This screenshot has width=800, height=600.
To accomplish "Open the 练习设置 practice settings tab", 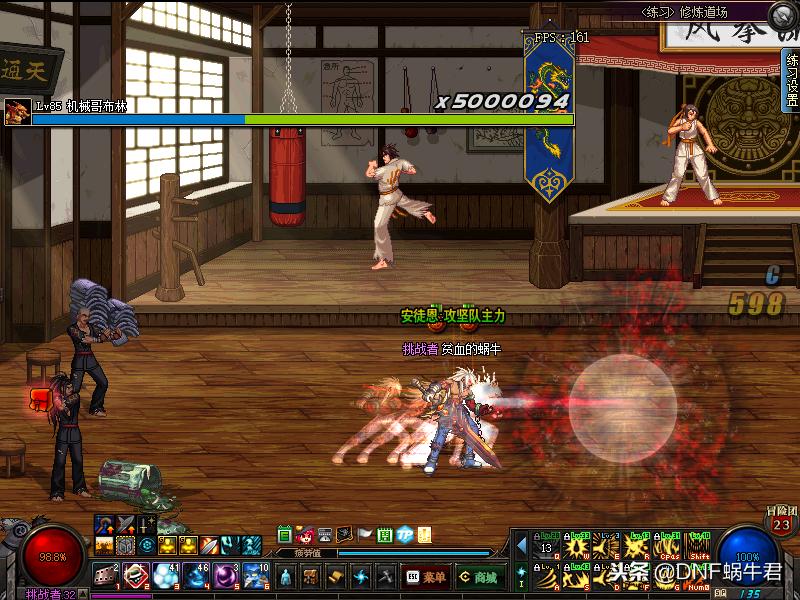I will [791, 82].
